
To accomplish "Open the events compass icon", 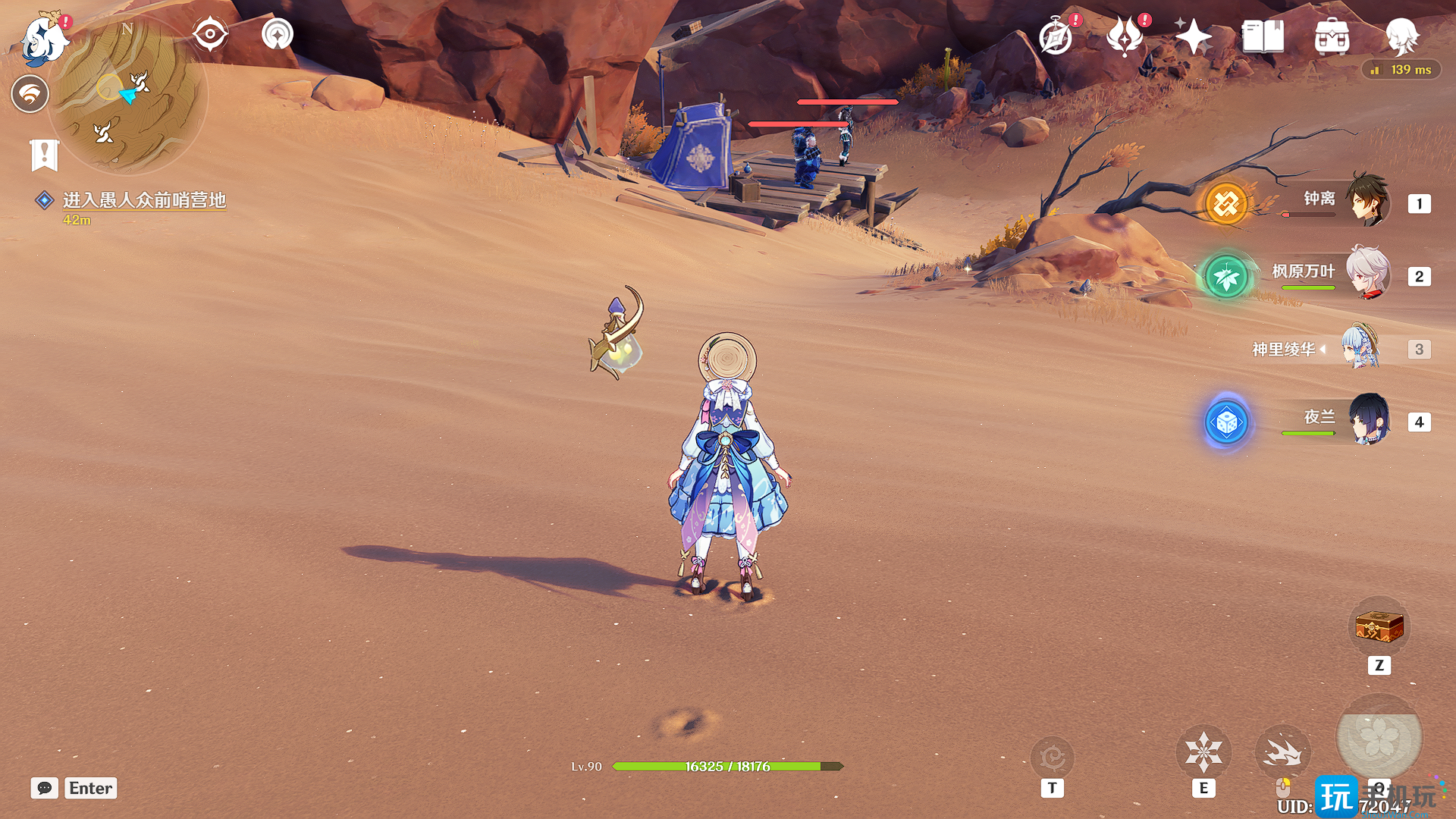I will tap(1056, 36).
